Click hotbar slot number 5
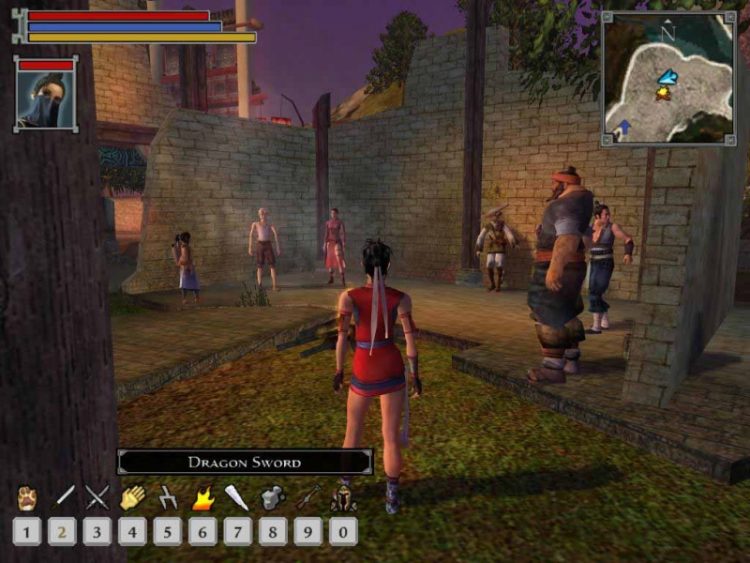 pyautogui.click(x=168, y=530)
